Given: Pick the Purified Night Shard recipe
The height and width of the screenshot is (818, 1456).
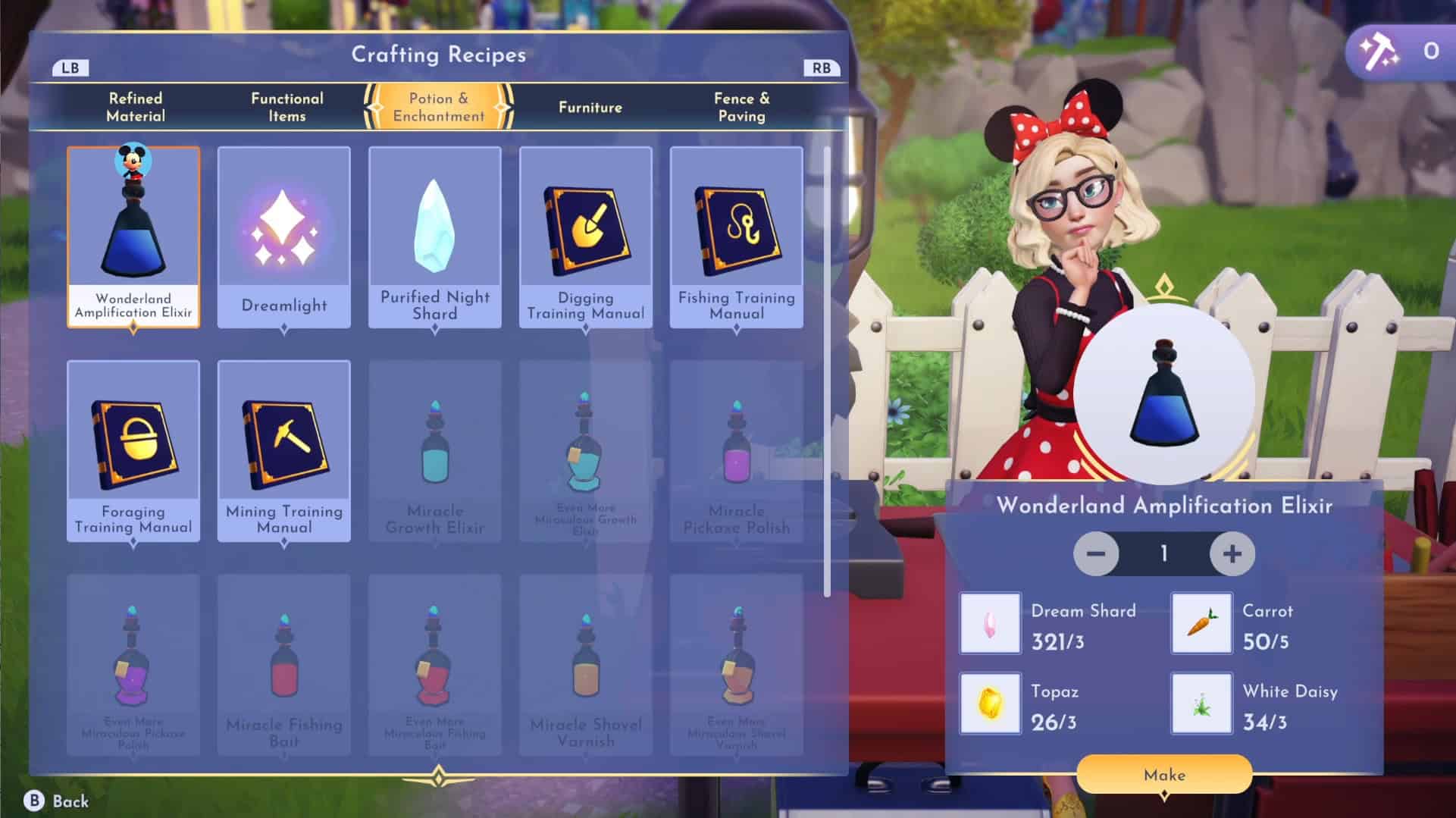Looking at the screenshot, I should (x=435, y=237).
